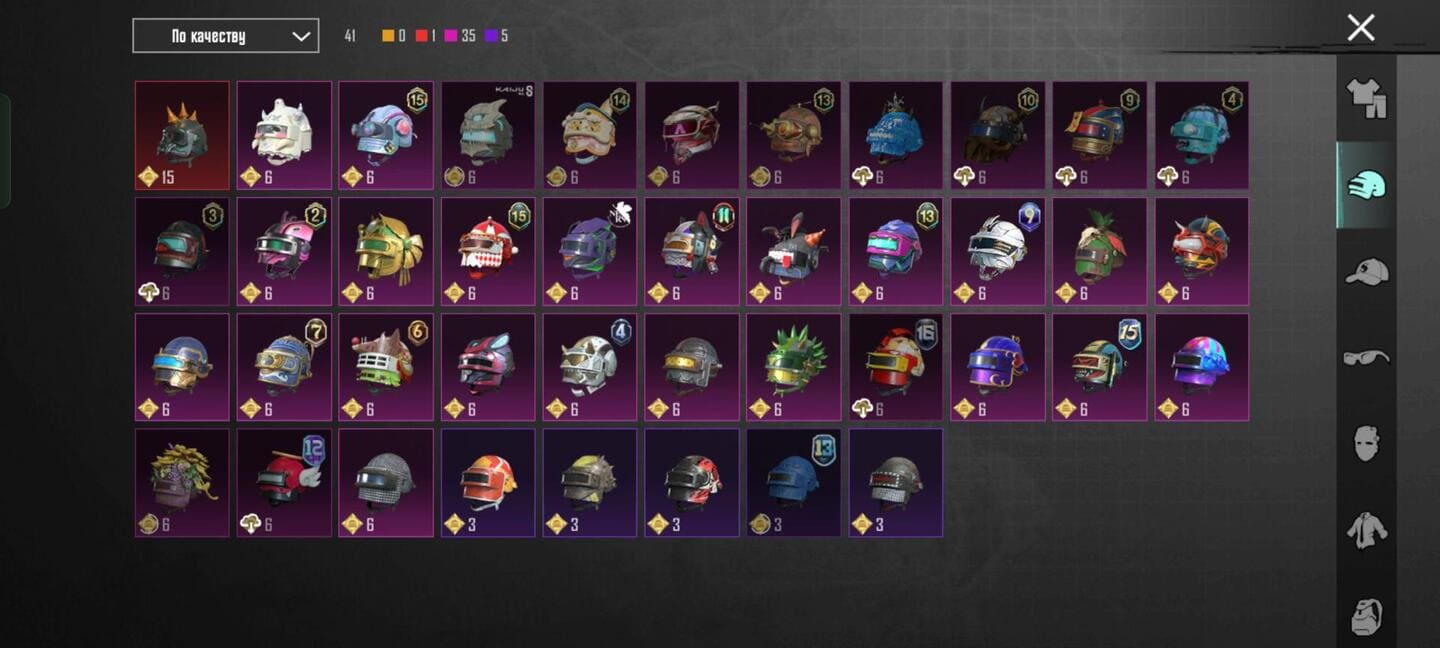Pick the black rabbit-eared helmet with carrot
Screen dimensions: 1440x648
tap(794, 251)
